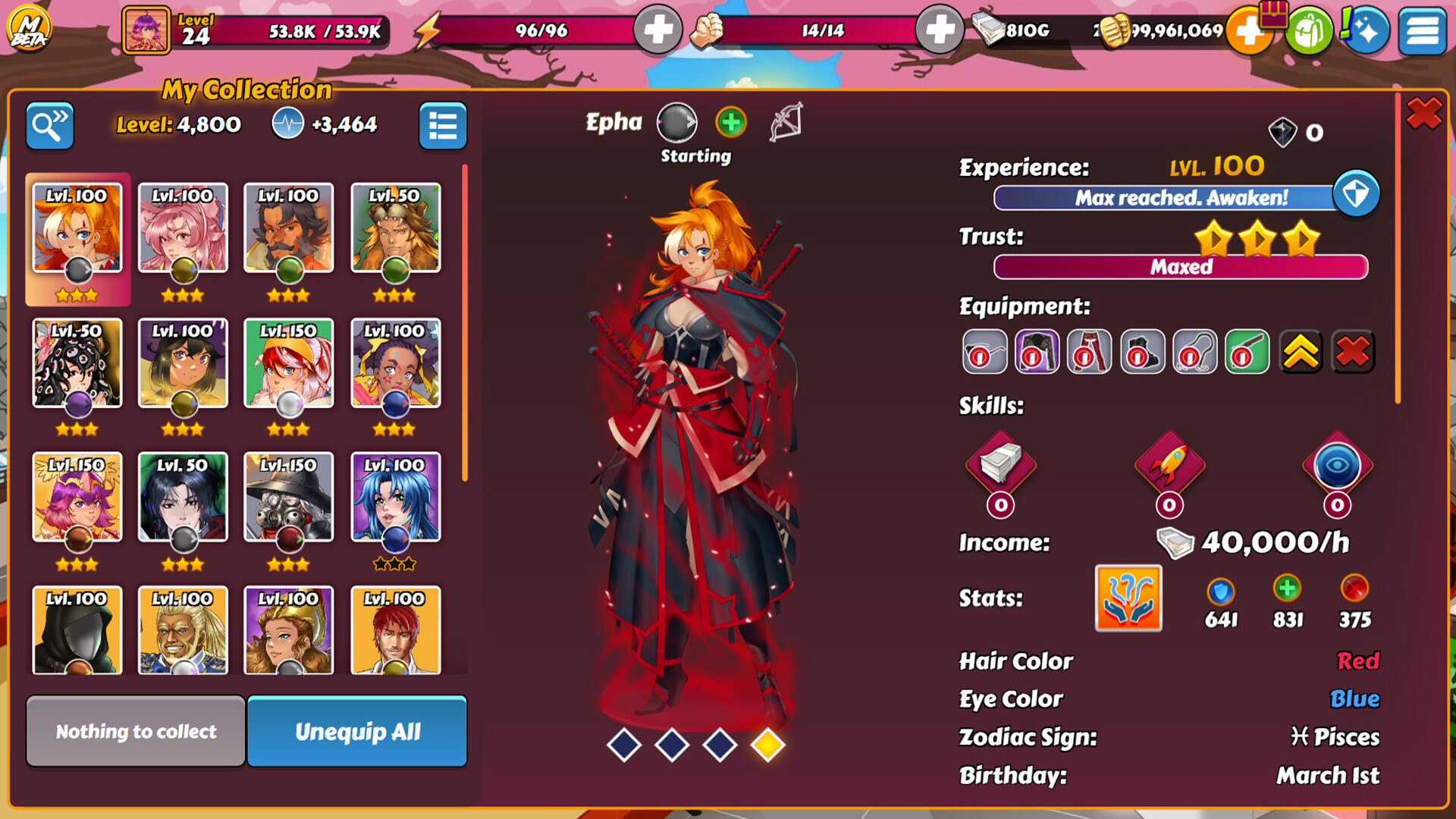Click the jacket equipment slot

click(x=1035, y=352)
